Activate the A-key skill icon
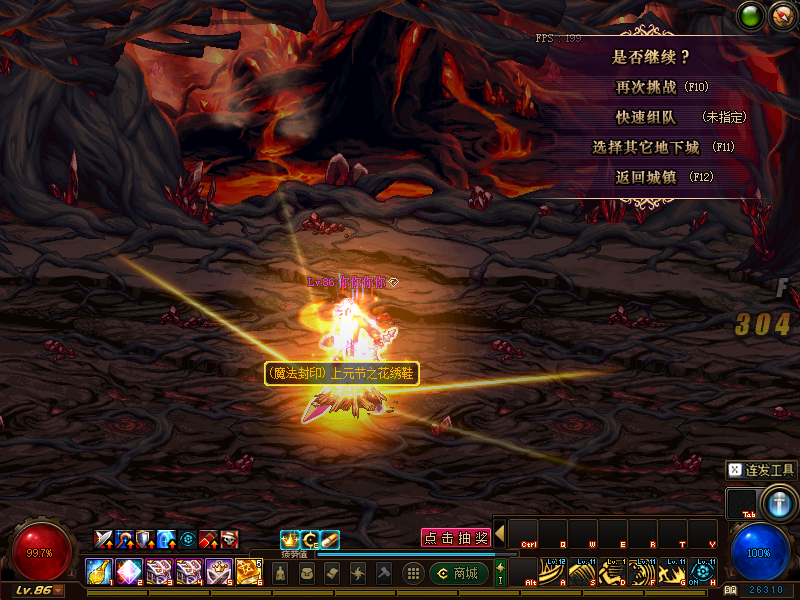The width and height of the screenshot is (800, 600). (553, 571)
